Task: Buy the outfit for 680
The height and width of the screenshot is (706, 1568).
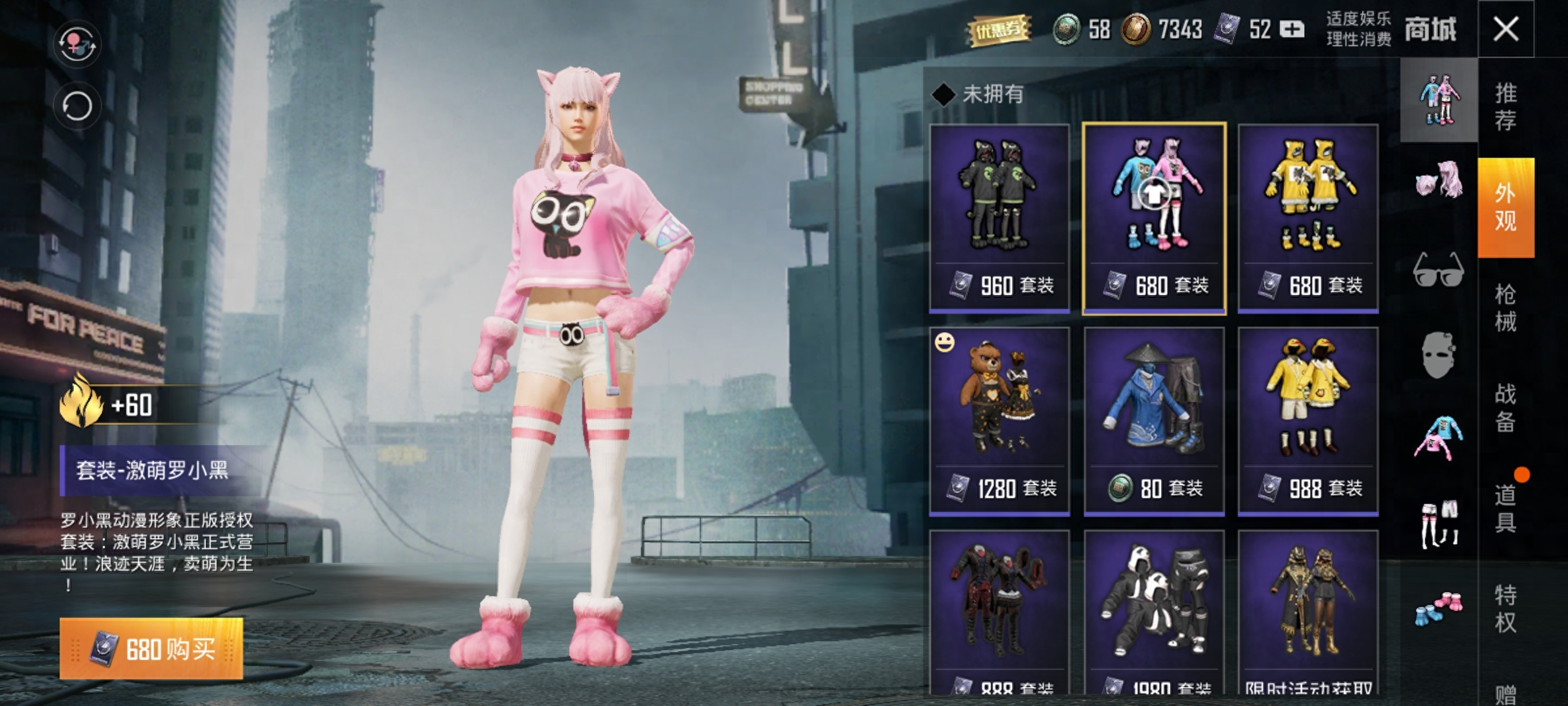Action: pyautogui.click(x=152, y=648)
